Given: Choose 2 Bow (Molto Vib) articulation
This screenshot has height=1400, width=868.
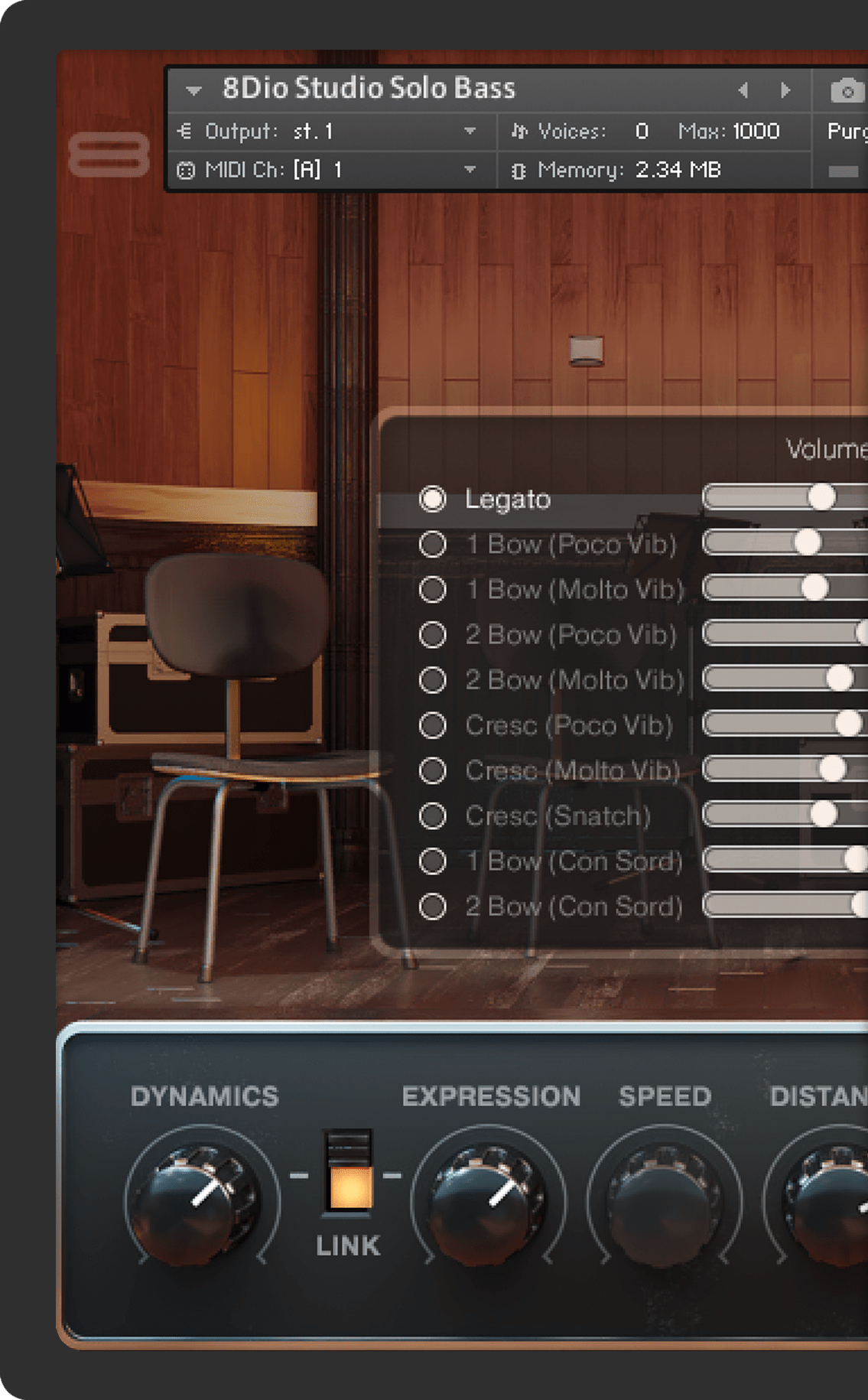Looking at the screenshot, I should click(433, 679).
